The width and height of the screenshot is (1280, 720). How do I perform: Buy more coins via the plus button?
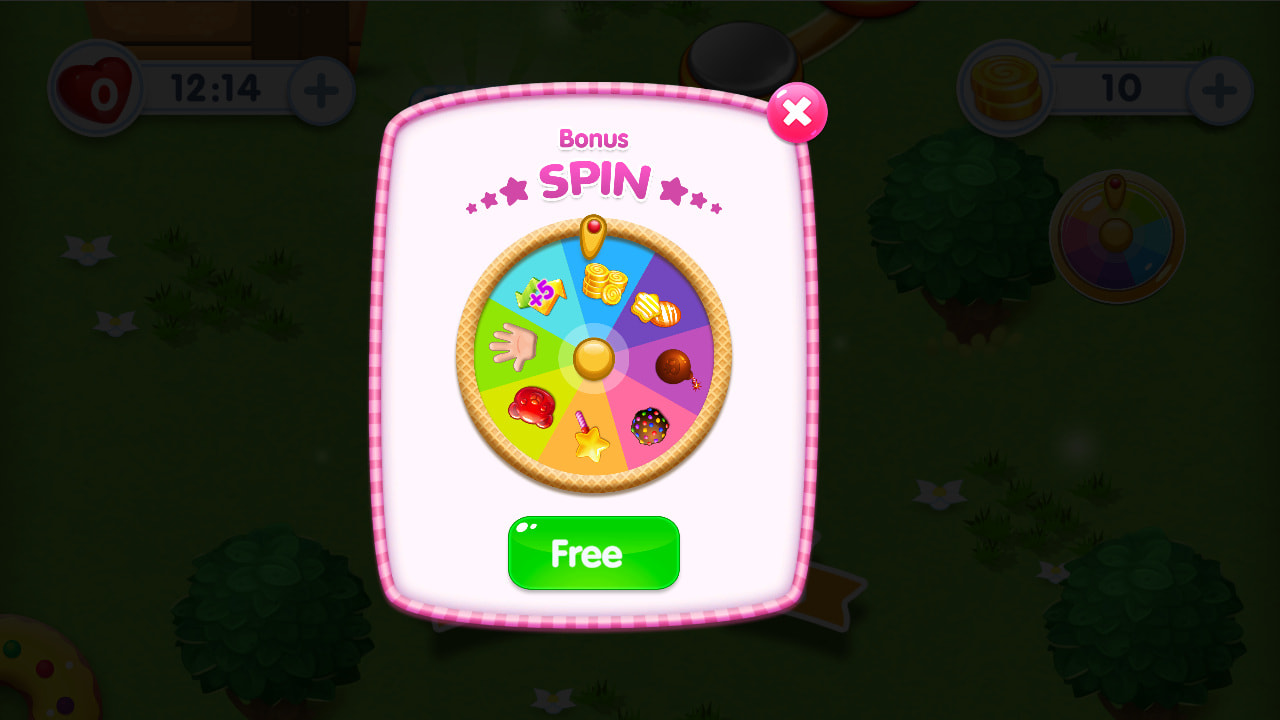(x=1218, y=88)
